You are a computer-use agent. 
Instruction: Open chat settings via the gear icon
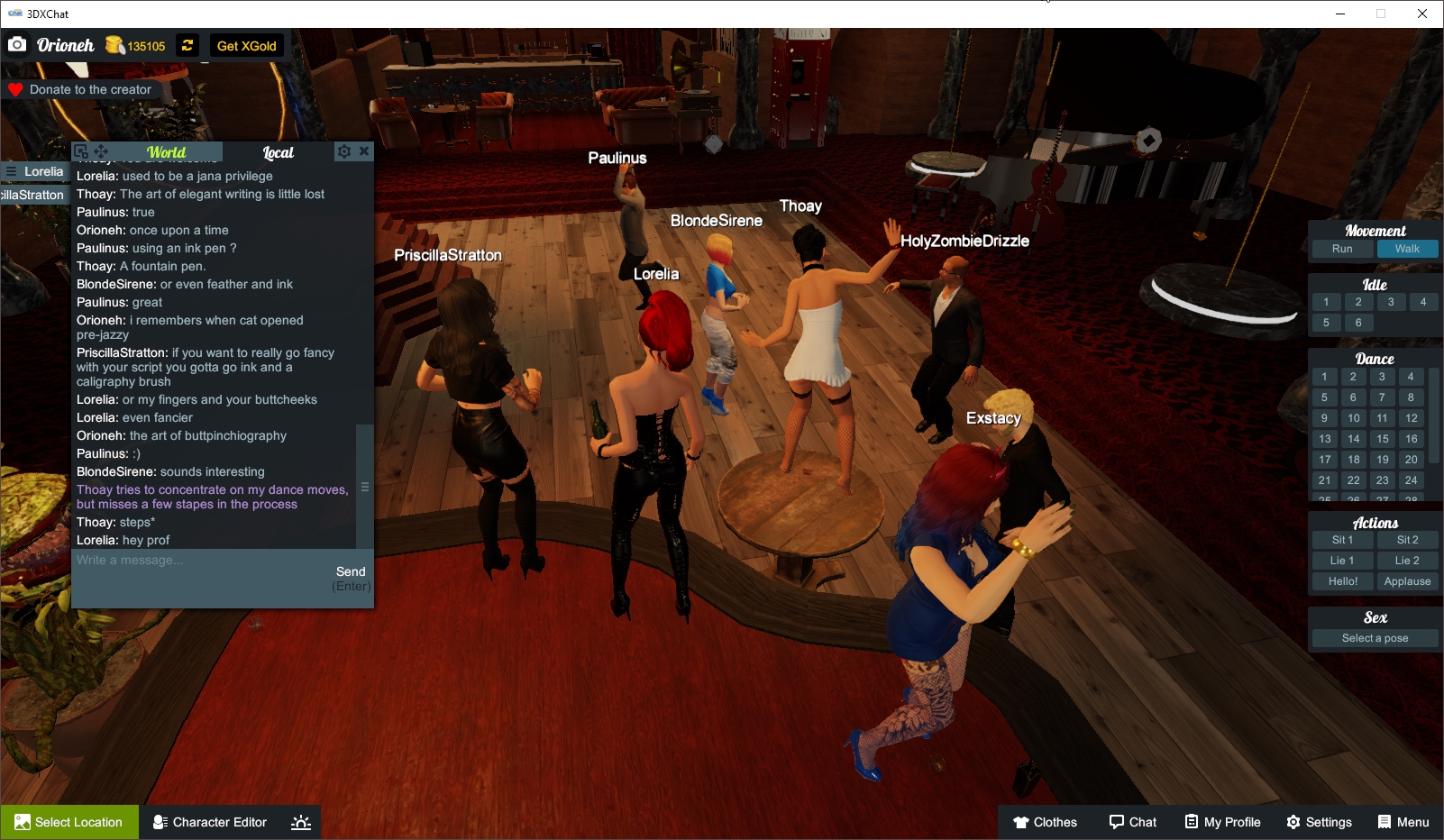pos(344,151)
